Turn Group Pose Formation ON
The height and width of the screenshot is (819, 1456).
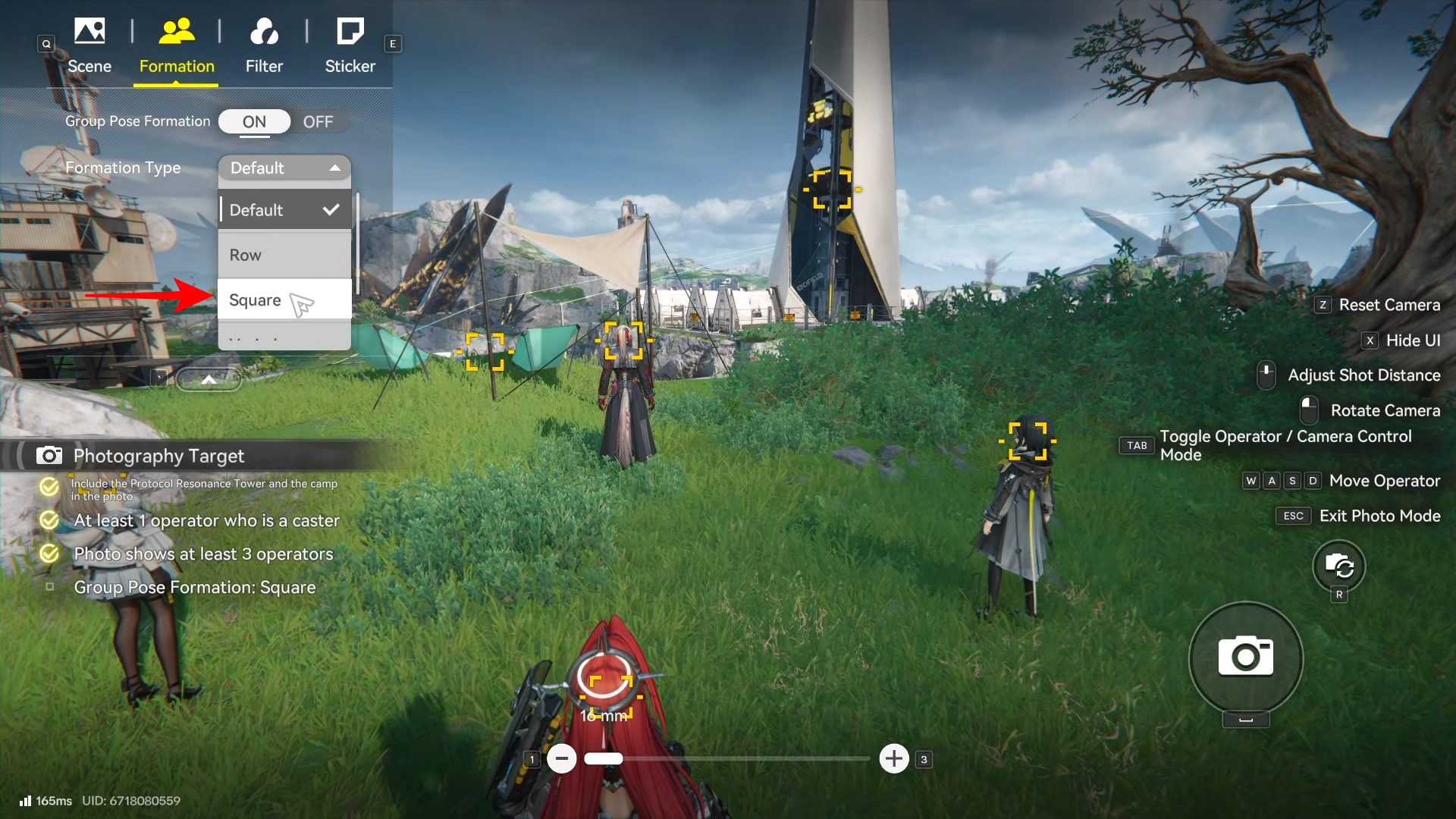click(254, 121)
